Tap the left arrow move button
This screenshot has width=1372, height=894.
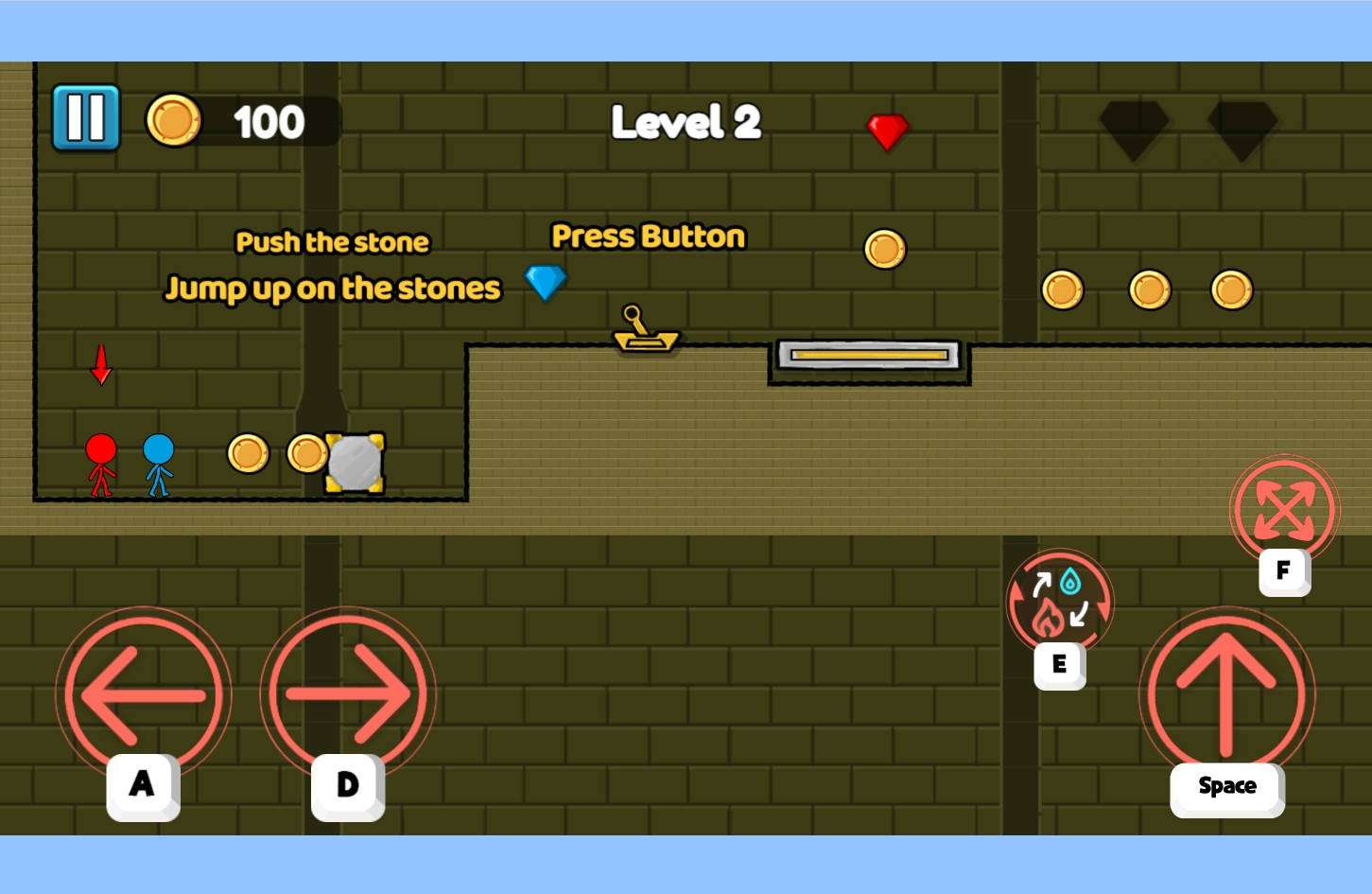144,693
